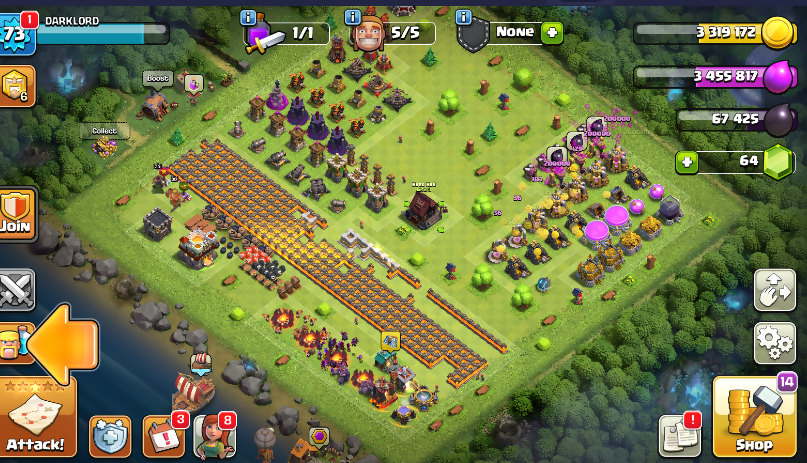Viewport: 807px width, 463px height.
Task: Open the events calendar with 3 notifications
Action: [x=163, y=436]
